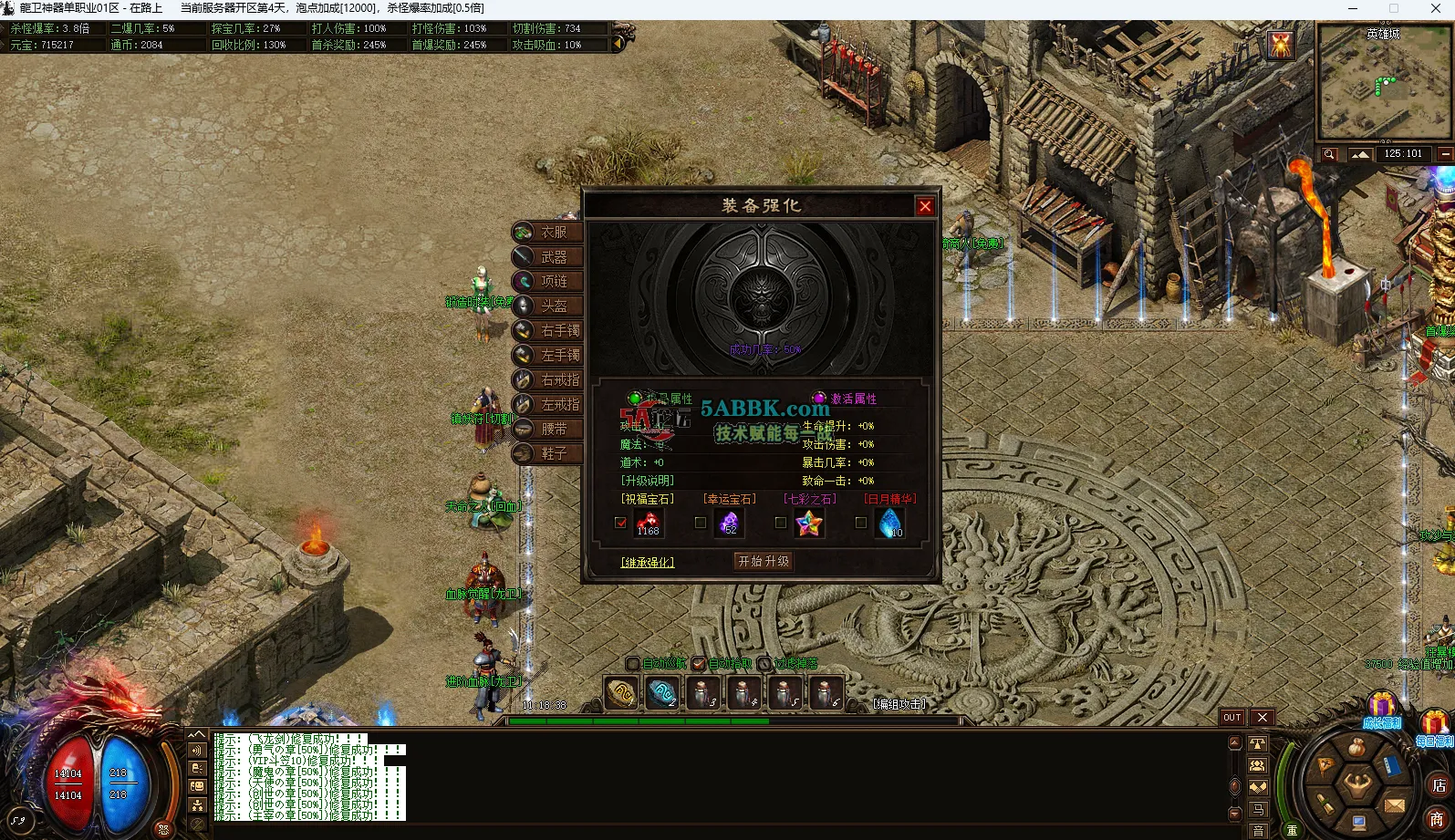1455x840 pixels.
Task: Untick the 祝福宝石 checkbox
Action: (621, 524)
